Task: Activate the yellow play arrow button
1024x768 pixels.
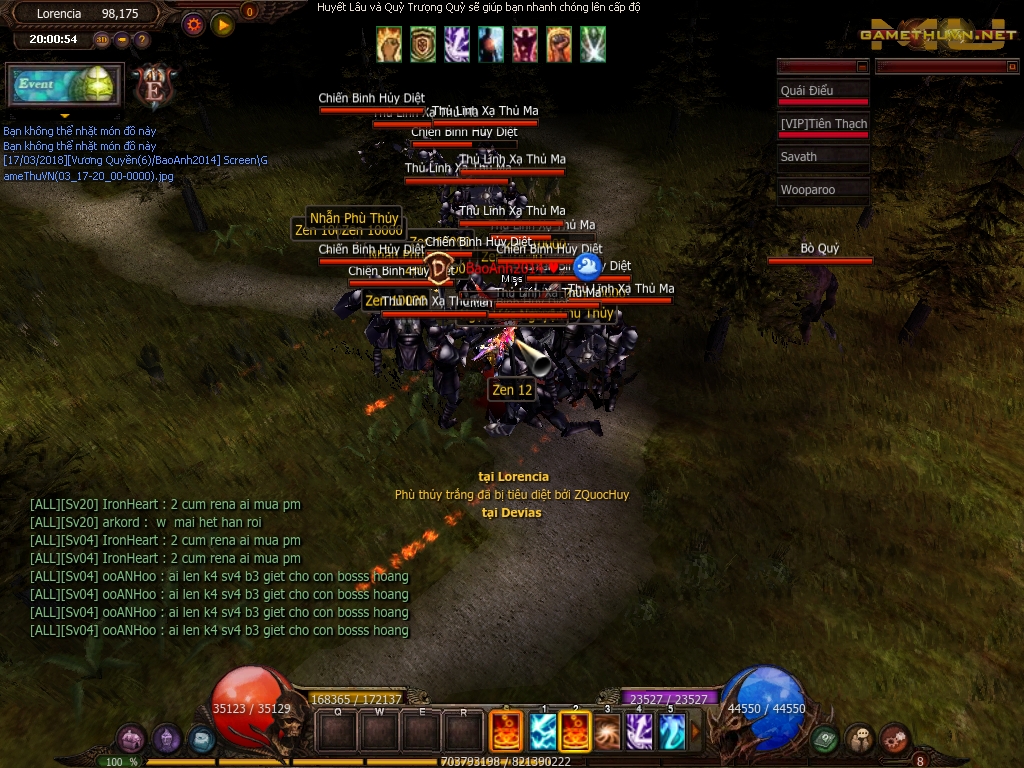Action: 223,25
